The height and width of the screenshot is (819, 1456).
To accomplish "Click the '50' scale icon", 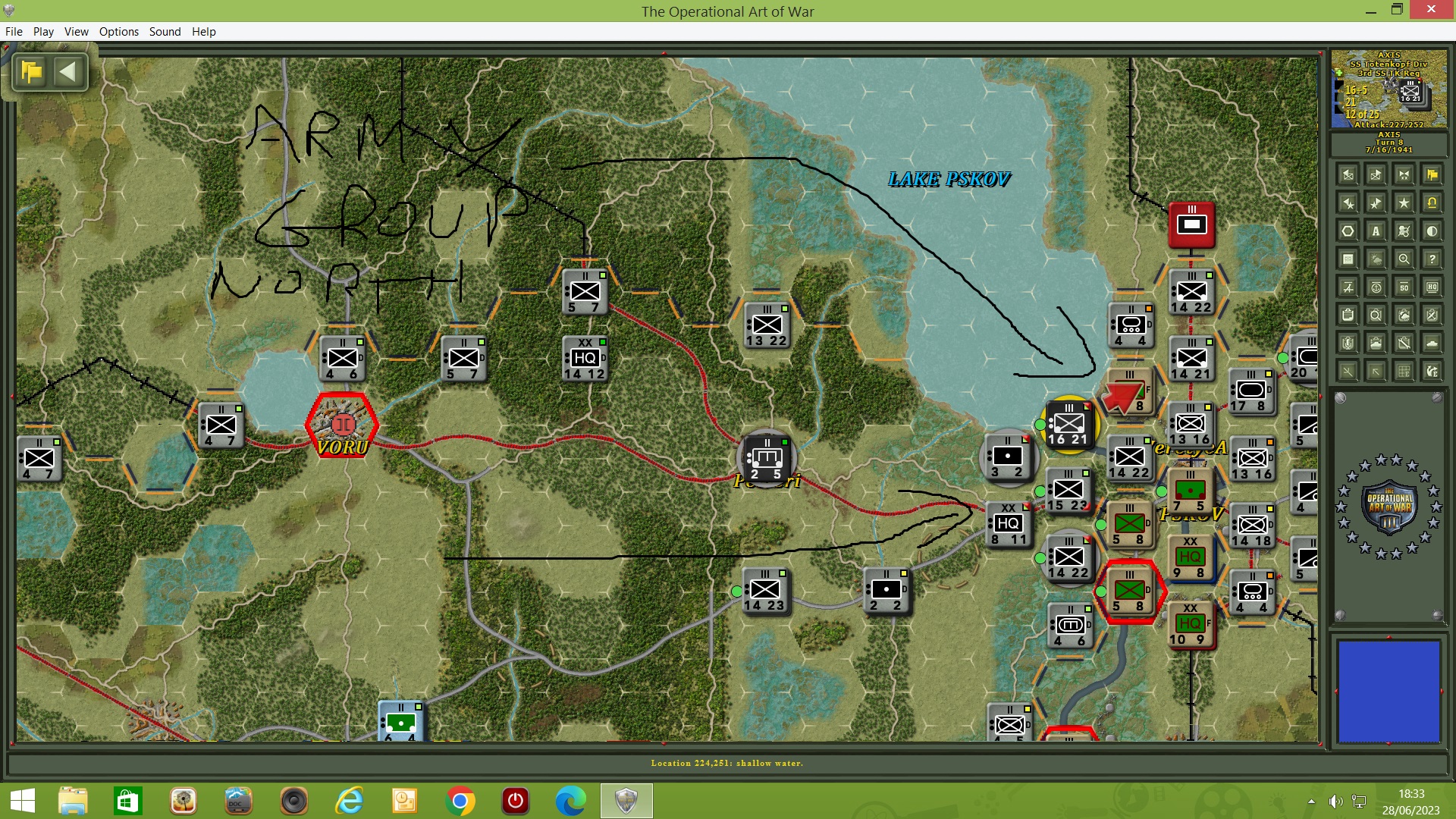I will [x=1404, y=287].
